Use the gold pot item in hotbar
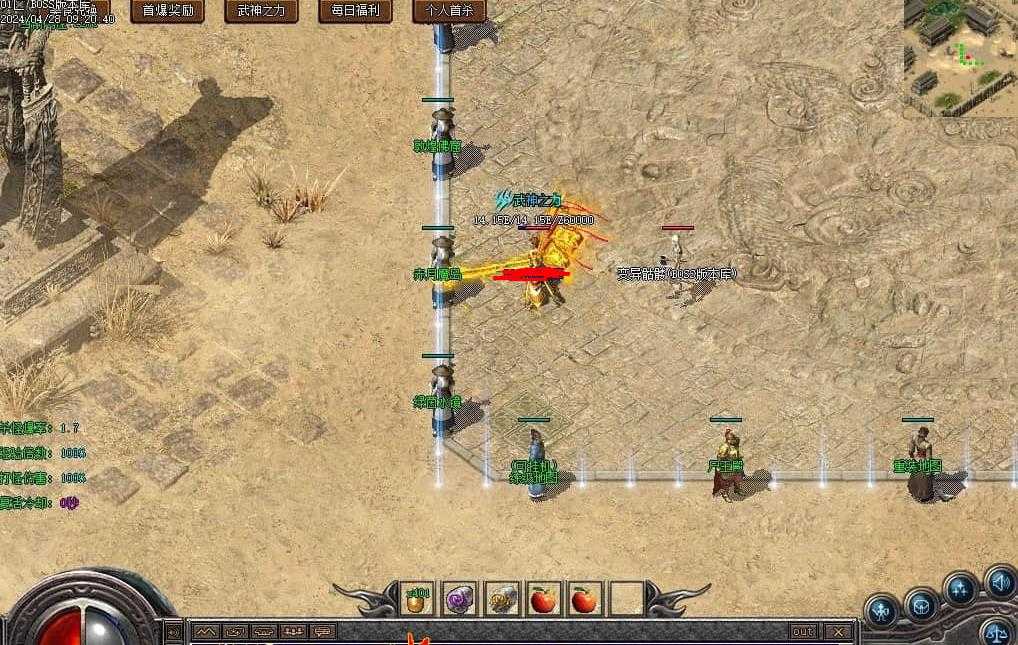Viewport: 1018px width, 645px height. coord(417,599)
